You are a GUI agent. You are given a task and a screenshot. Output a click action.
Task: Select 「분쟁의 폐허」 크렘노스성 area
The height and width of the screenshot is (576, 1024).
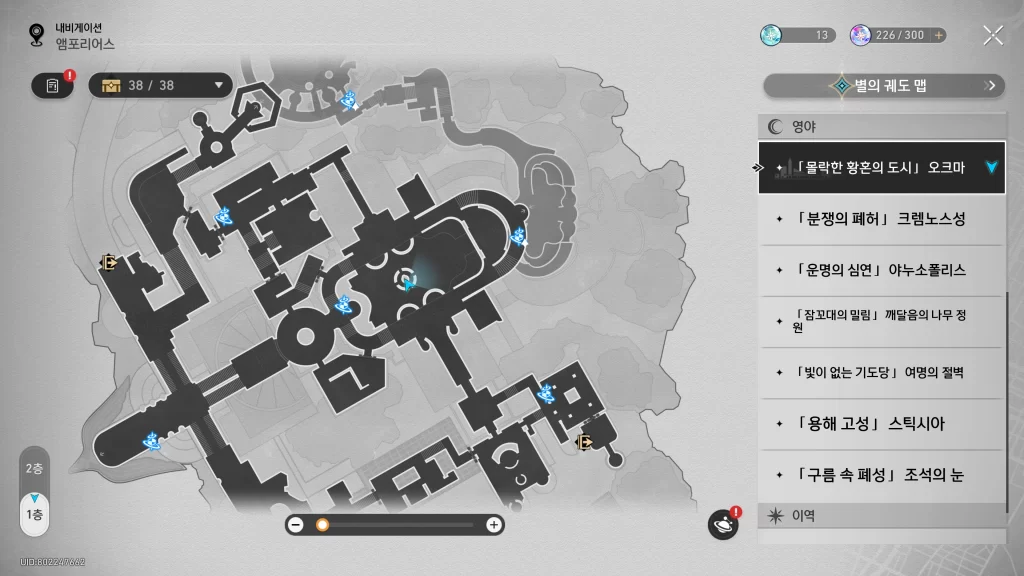880,218
